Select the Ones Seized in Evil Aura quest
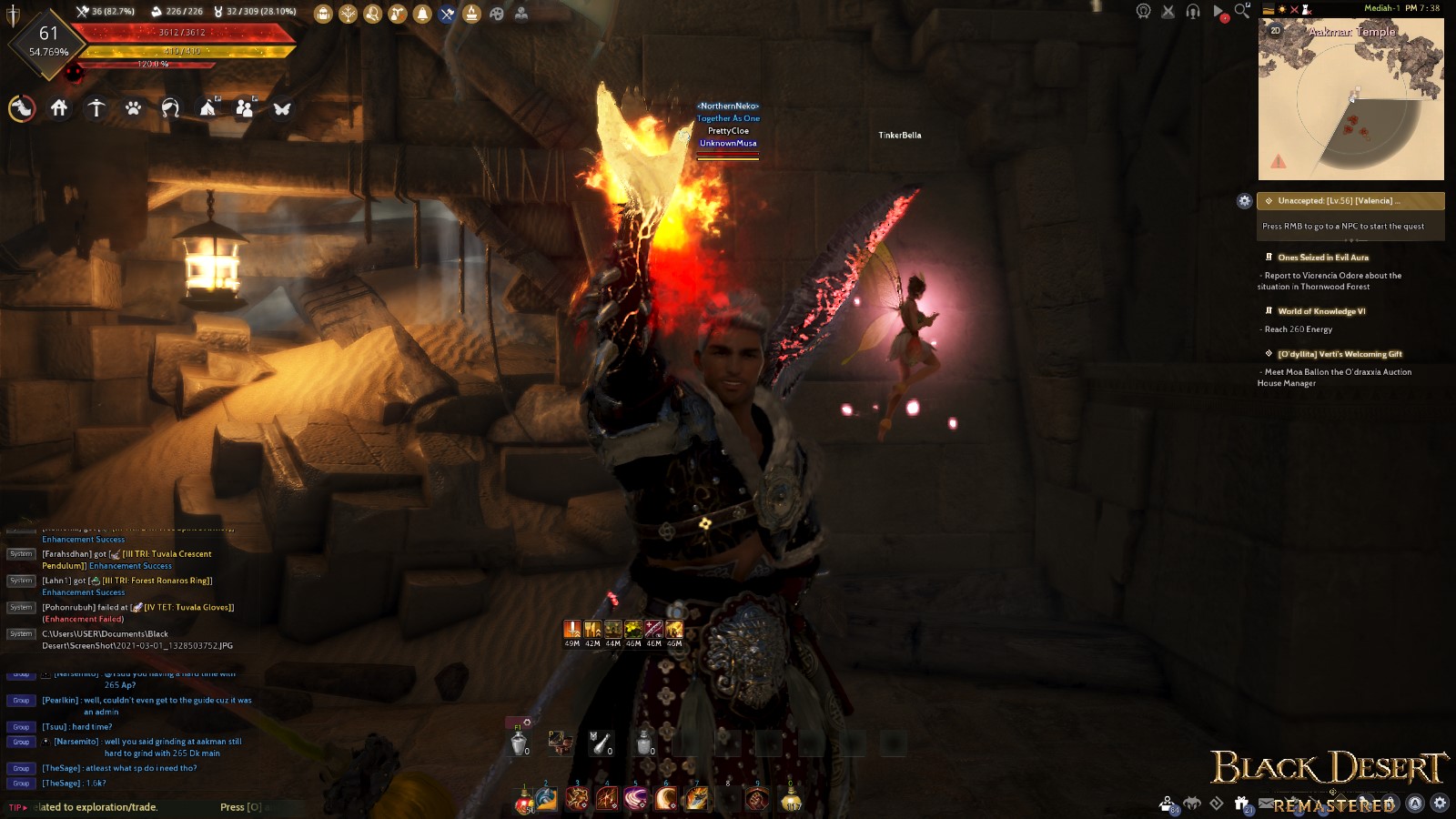The width and height of the screenshot is (1456, 819). (x=1322, y=258)
